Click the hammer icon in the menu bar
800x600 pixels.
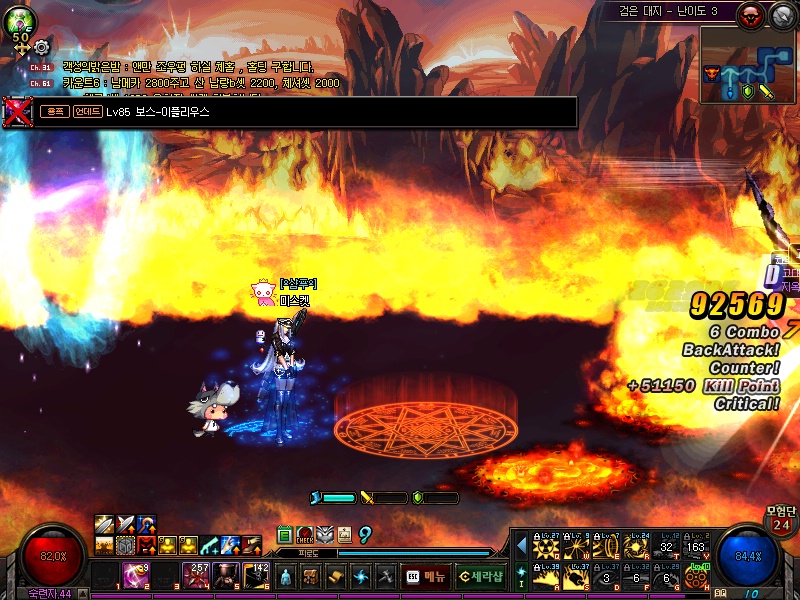click(386, 576)
